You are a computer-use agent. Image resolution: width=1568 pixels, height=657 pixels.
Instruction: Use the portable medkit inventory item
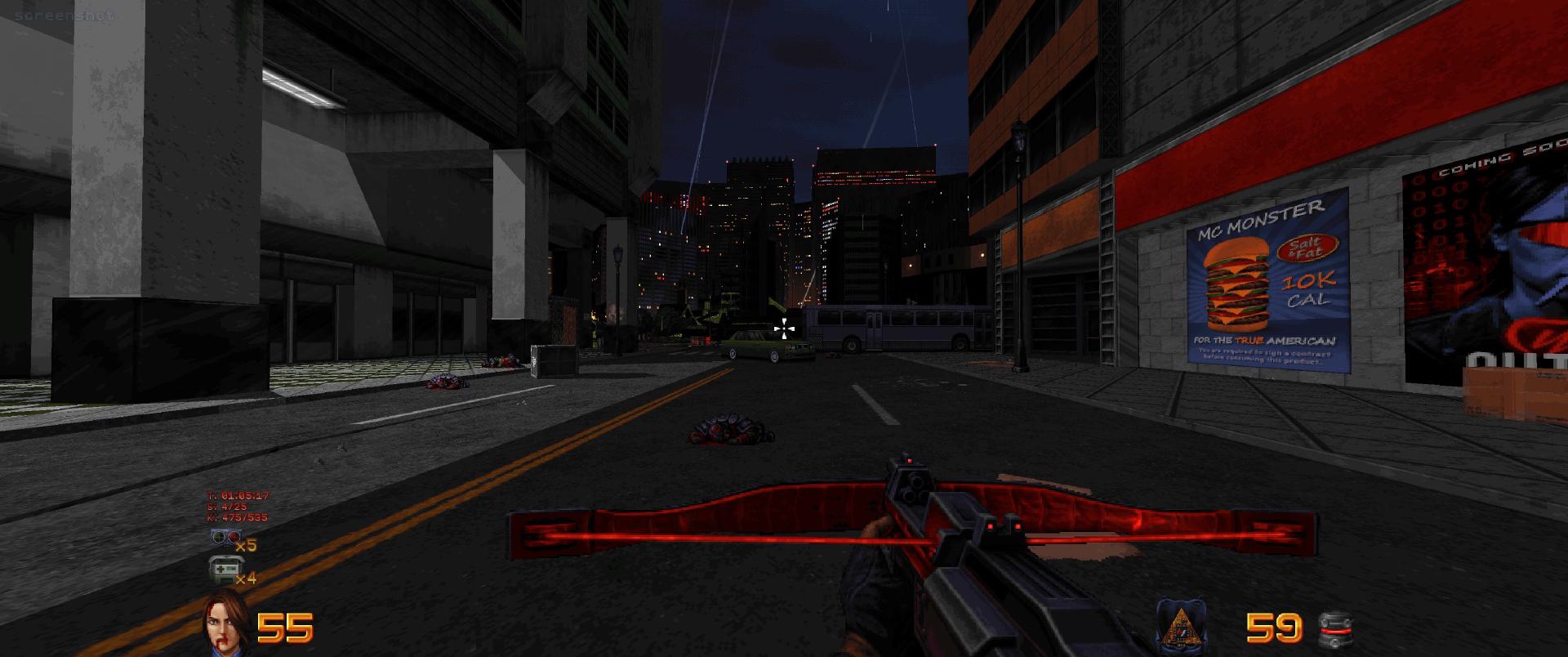click(x=221, y=569)
